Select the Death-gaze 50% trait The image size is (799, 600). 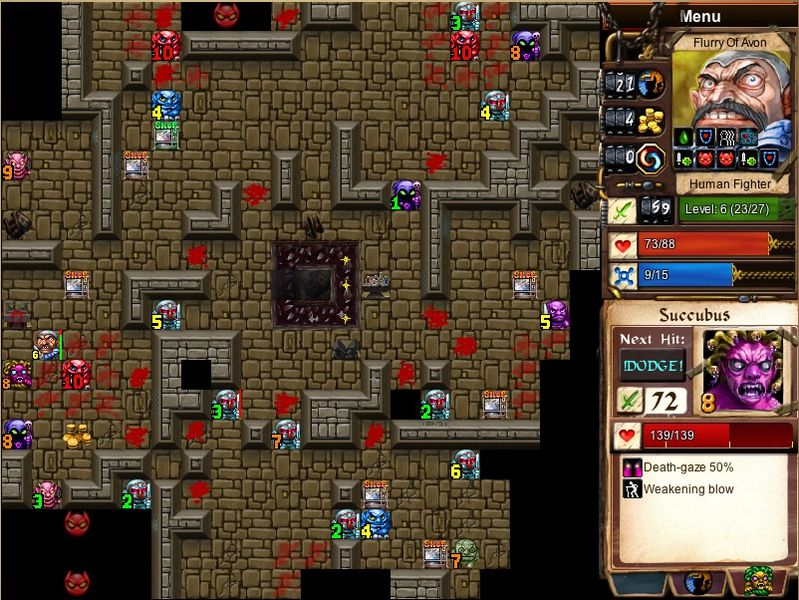[685, 467]
